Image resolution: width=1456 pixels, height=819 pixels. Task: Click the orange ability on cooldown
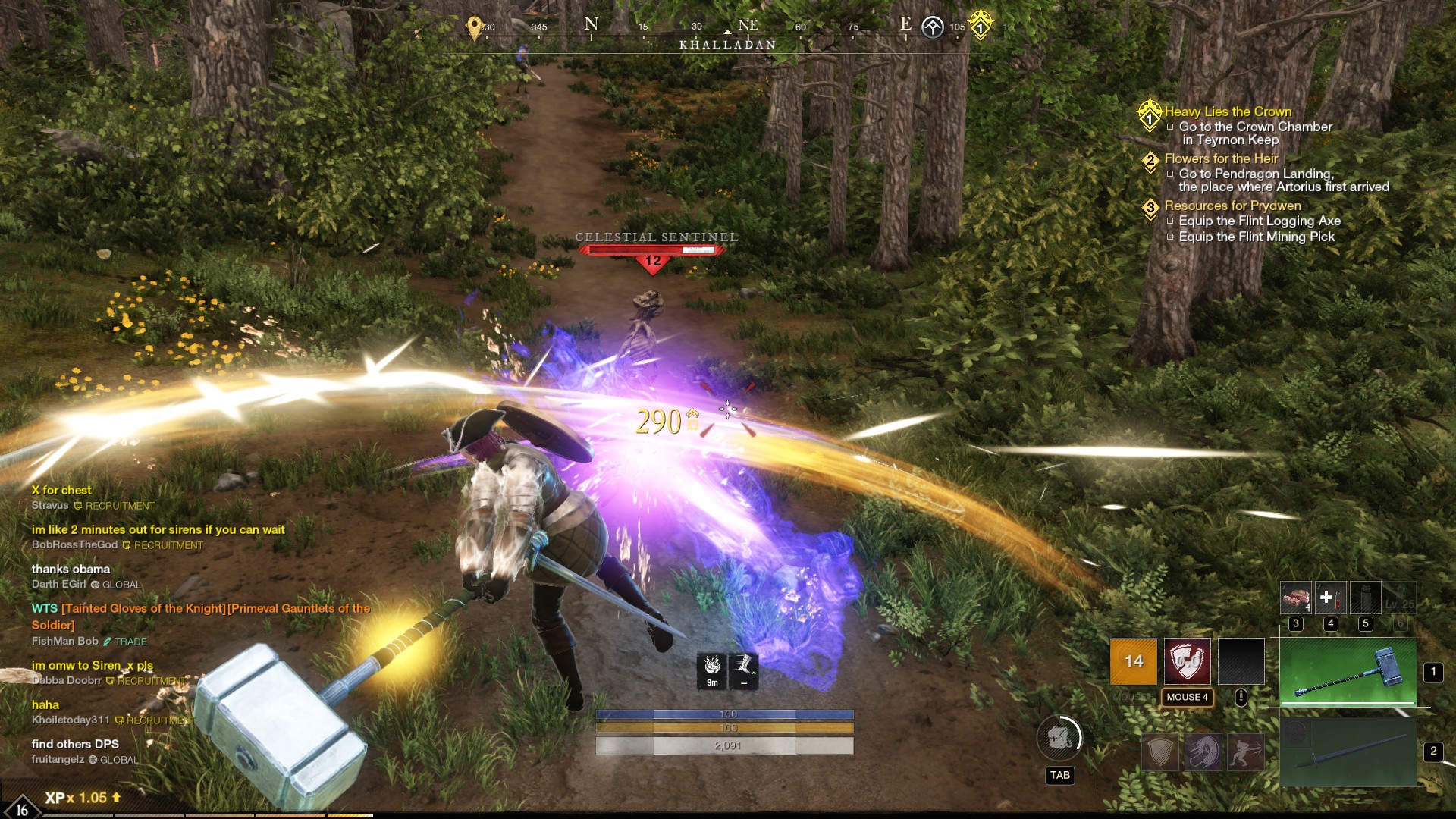1133,661
